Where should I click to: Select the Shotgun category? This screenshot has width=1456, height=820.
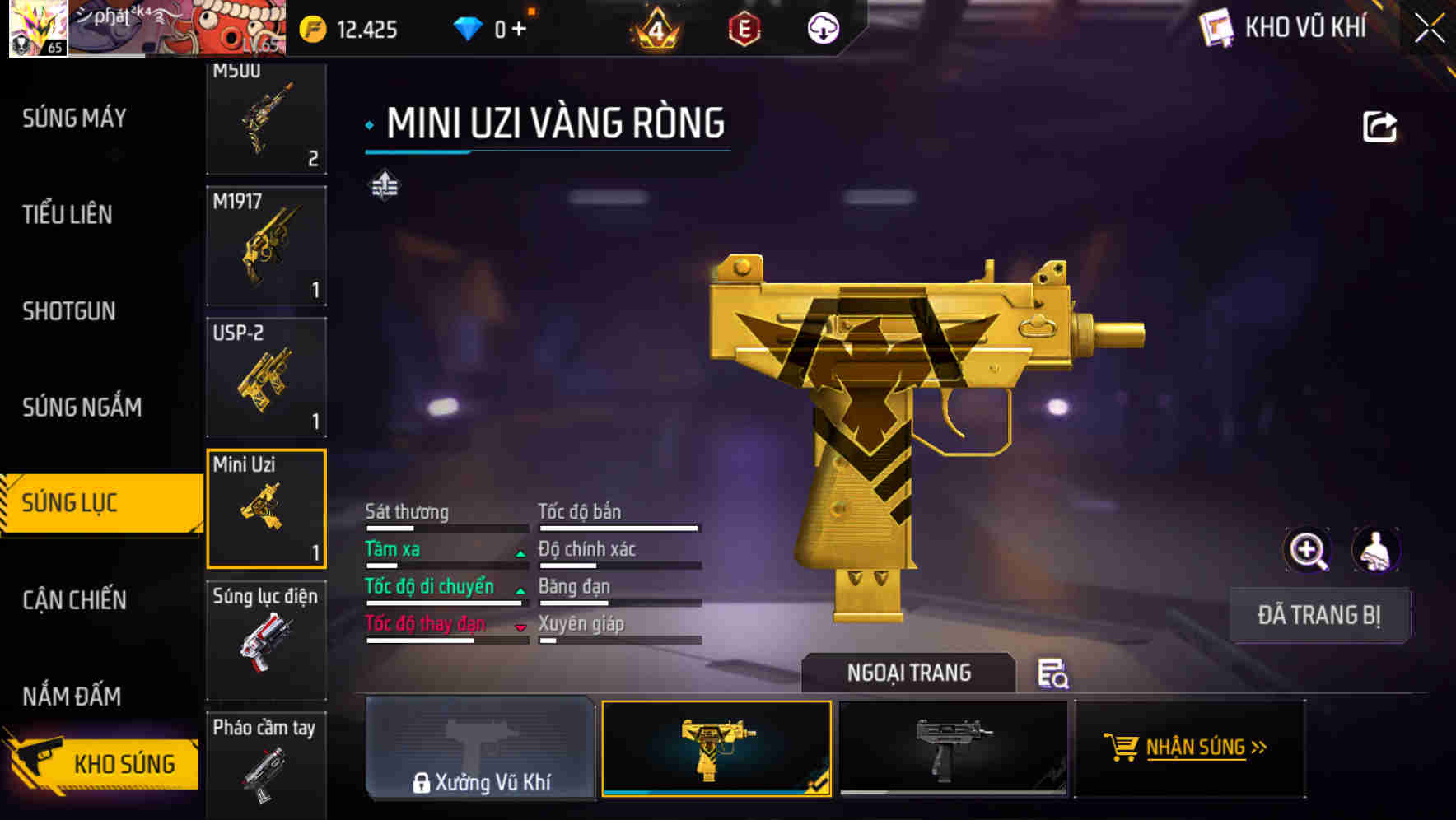[69, 311]
